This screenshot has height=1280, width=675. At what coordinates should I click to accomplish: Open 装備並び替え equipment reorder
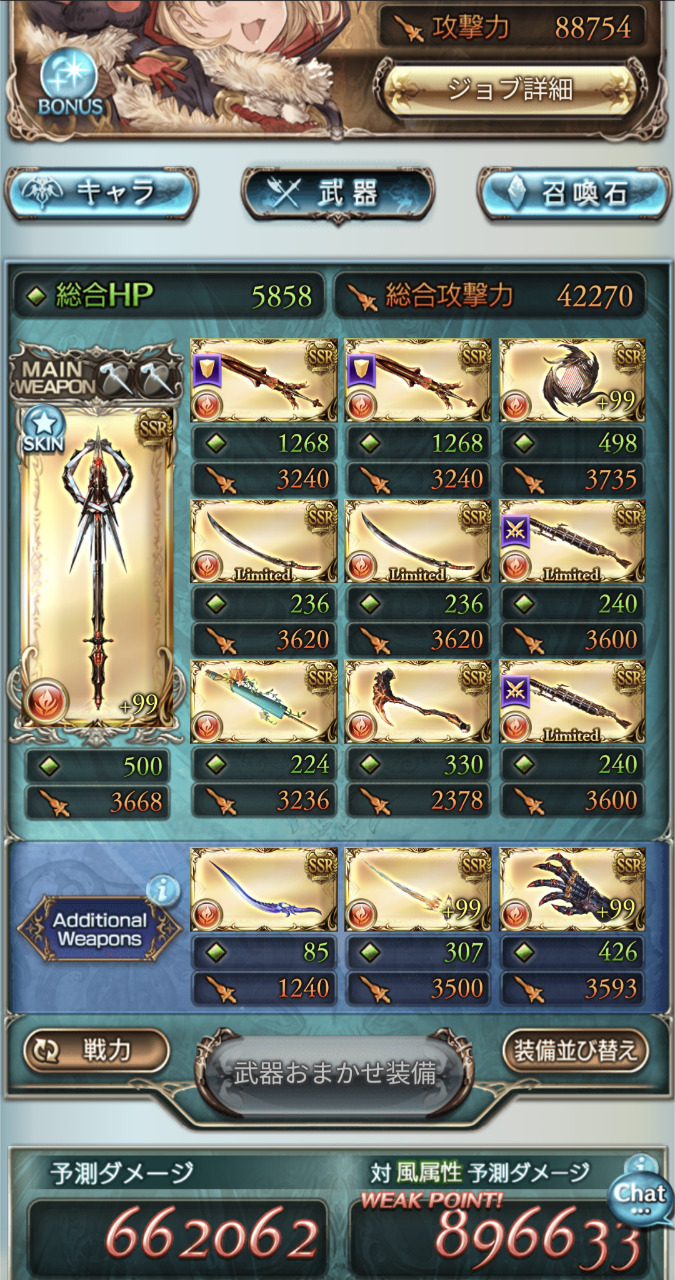pos(576,1051)
